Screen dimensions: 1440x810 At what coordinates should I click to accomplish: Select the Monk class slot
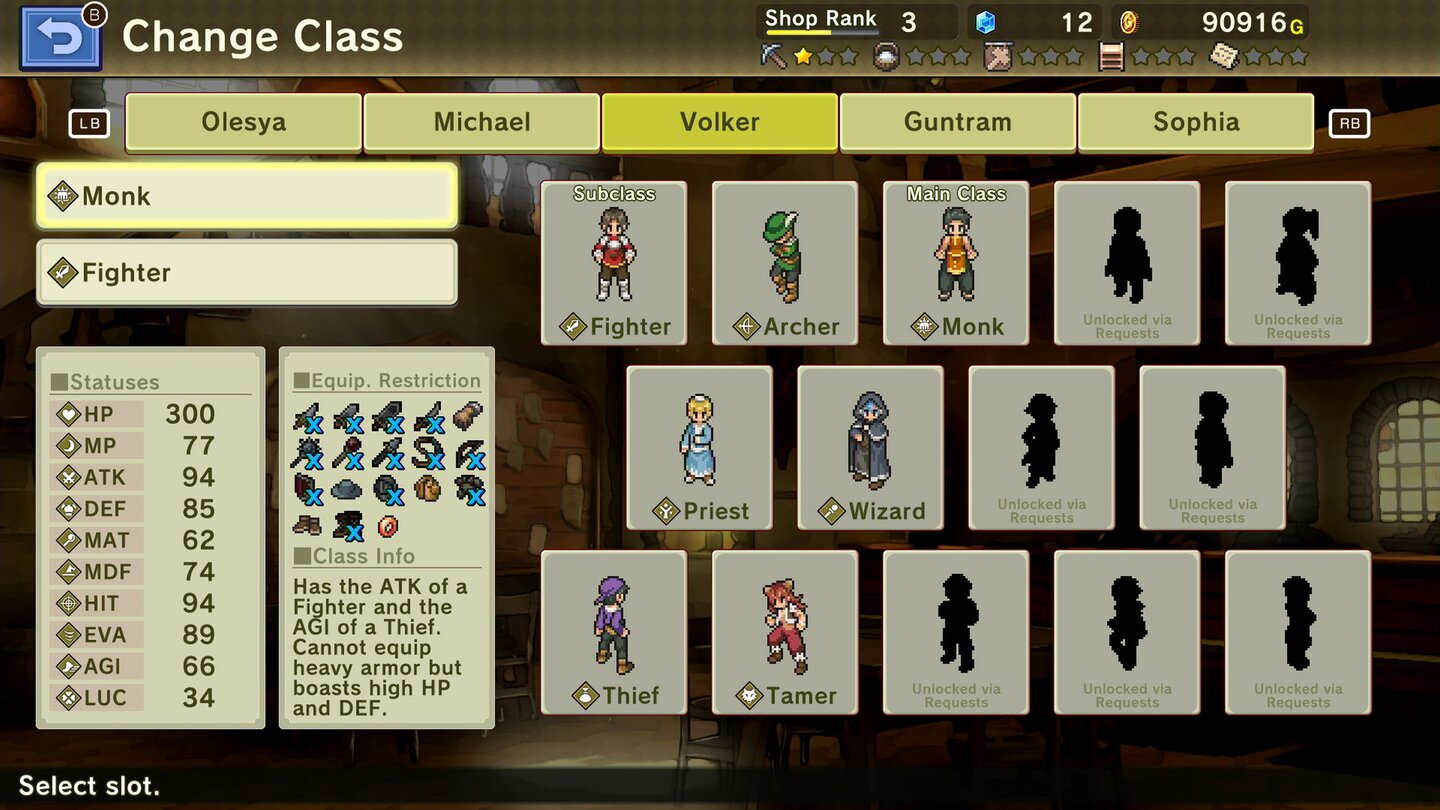pos(245,196)
